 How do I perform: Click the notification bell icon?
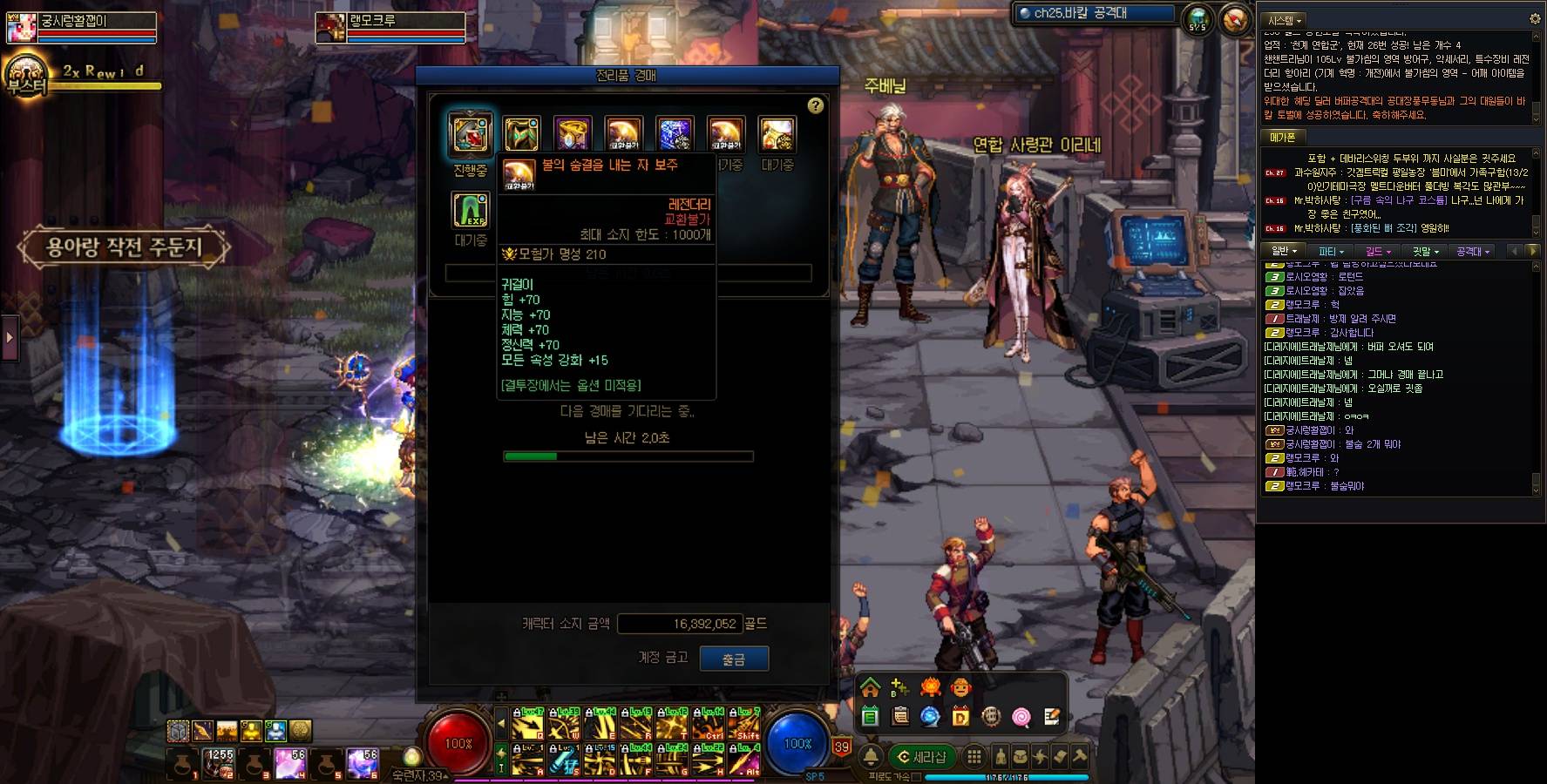(x=871, y=756)
